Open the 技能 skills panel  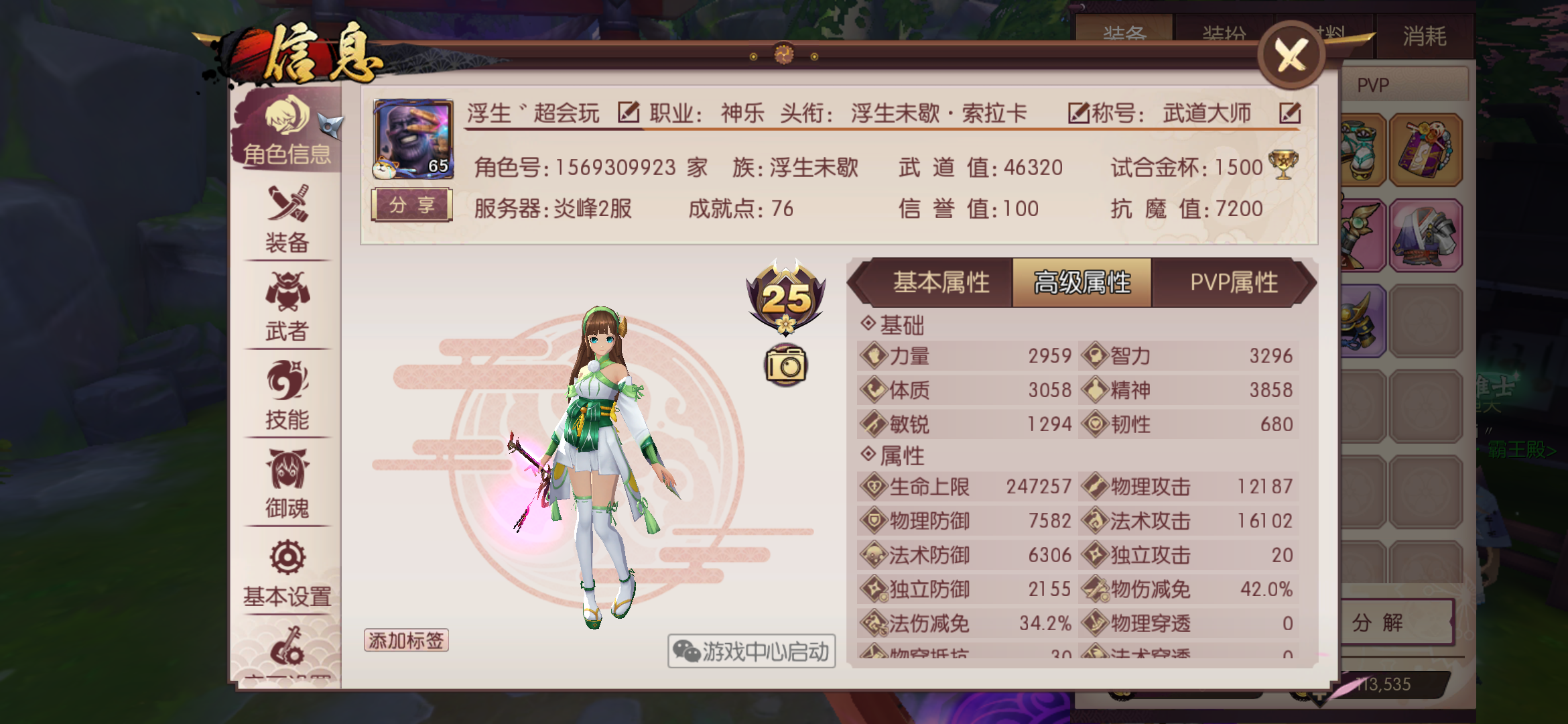287,399
